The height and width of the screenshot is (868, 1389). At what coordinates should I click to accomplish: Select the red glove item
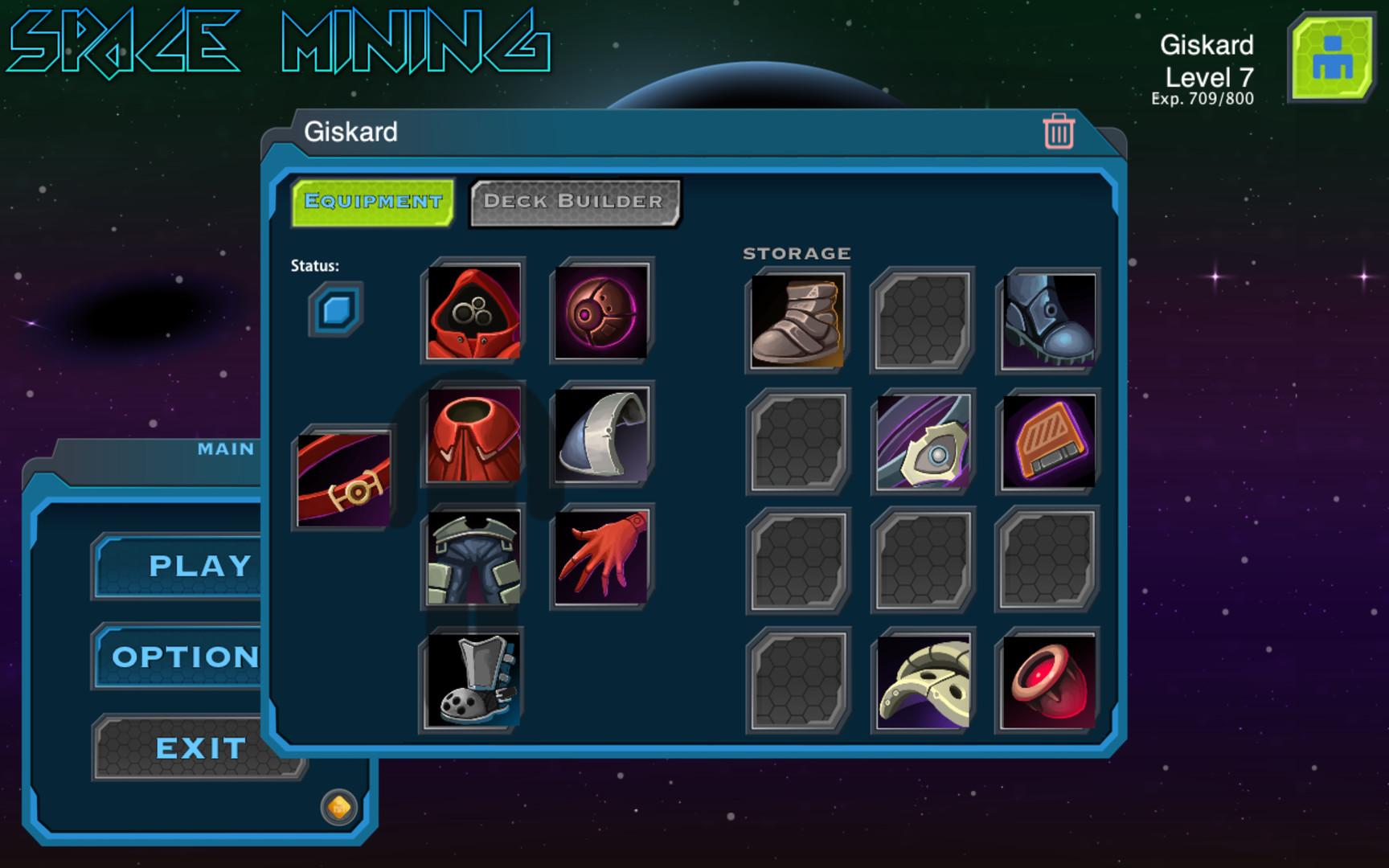click(x=600, y=555)
